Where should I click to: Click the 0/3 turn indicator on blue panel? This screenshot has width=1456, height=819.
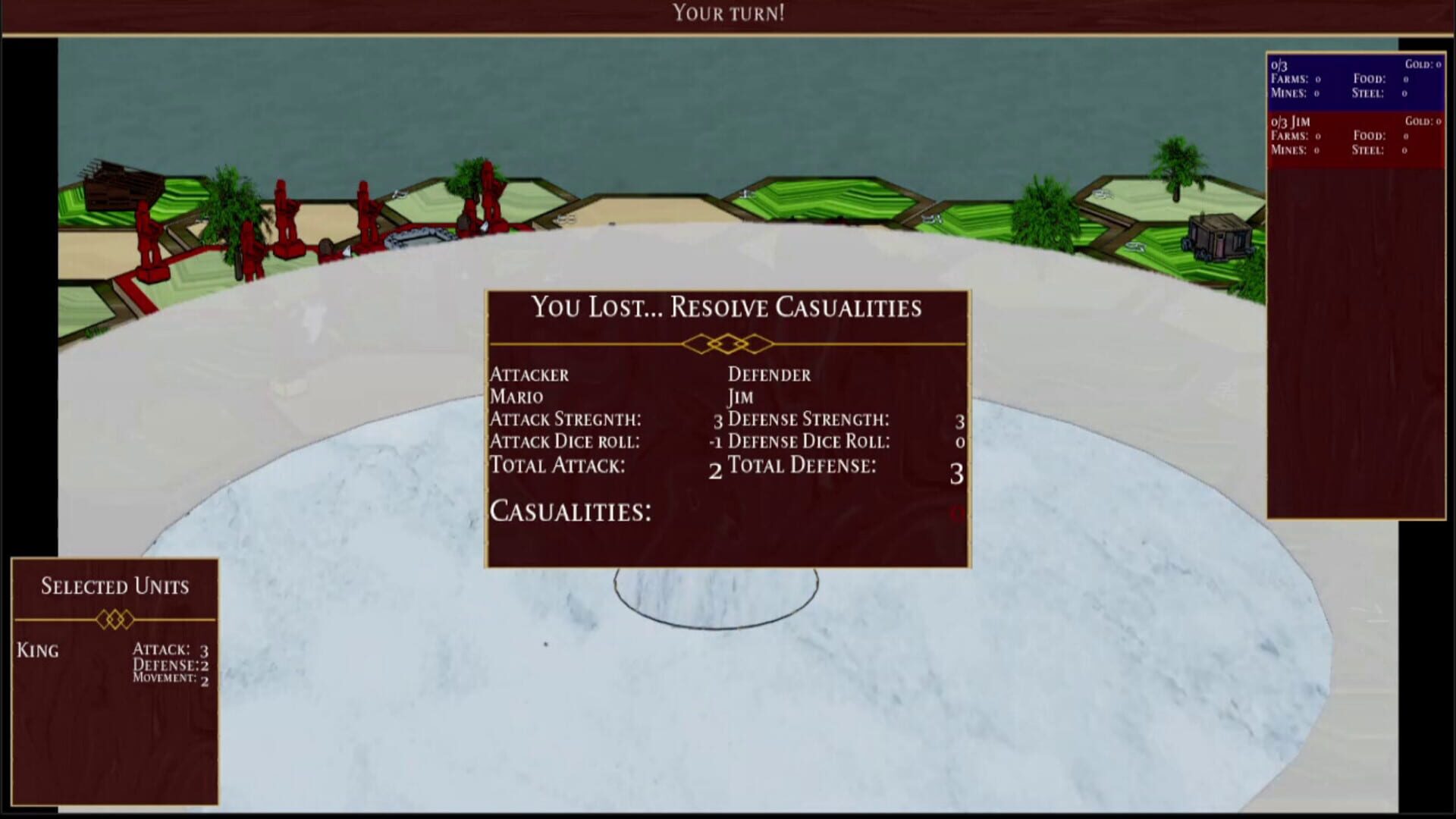[1278, 64]
